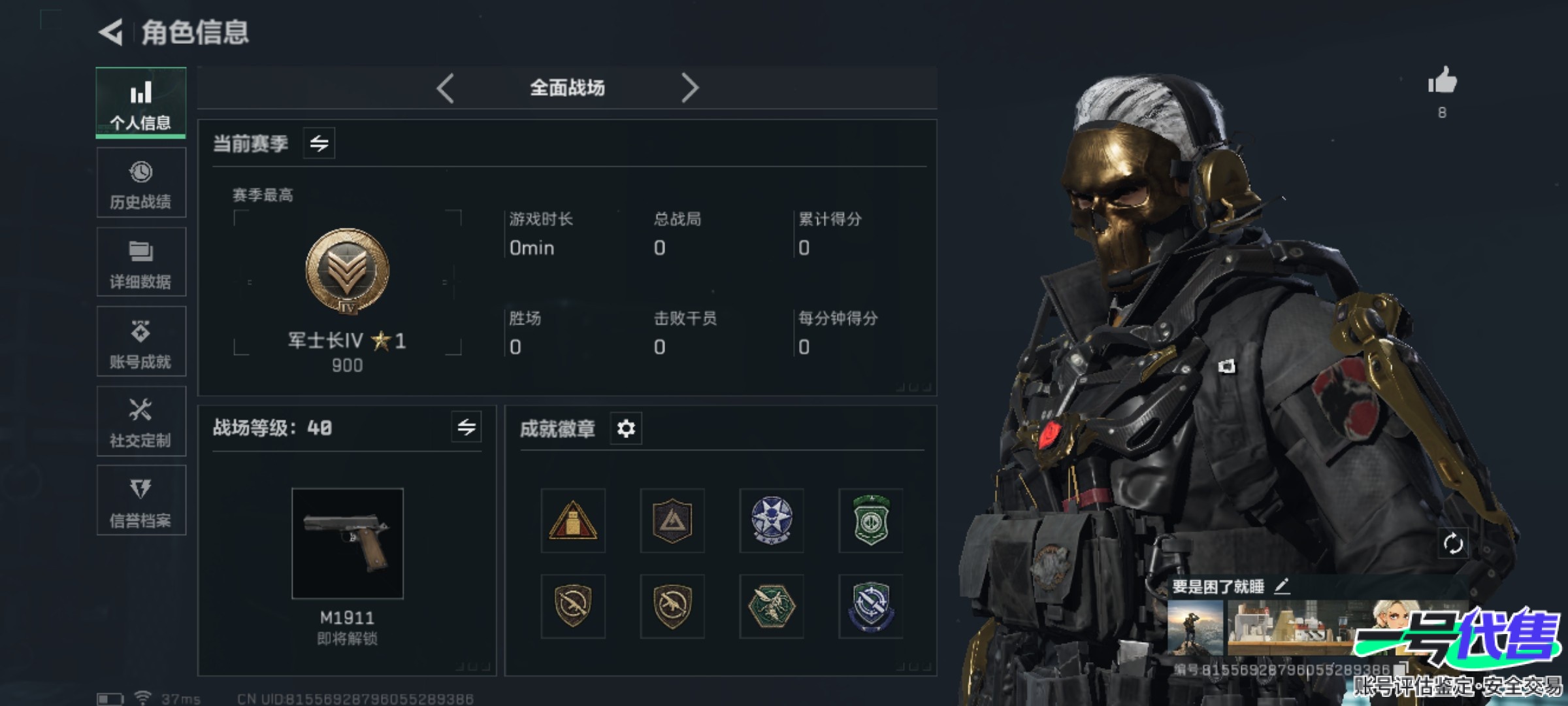Show the 账号成就 tab
This screenshot has width=1568, height=706.
pos(141,342)
